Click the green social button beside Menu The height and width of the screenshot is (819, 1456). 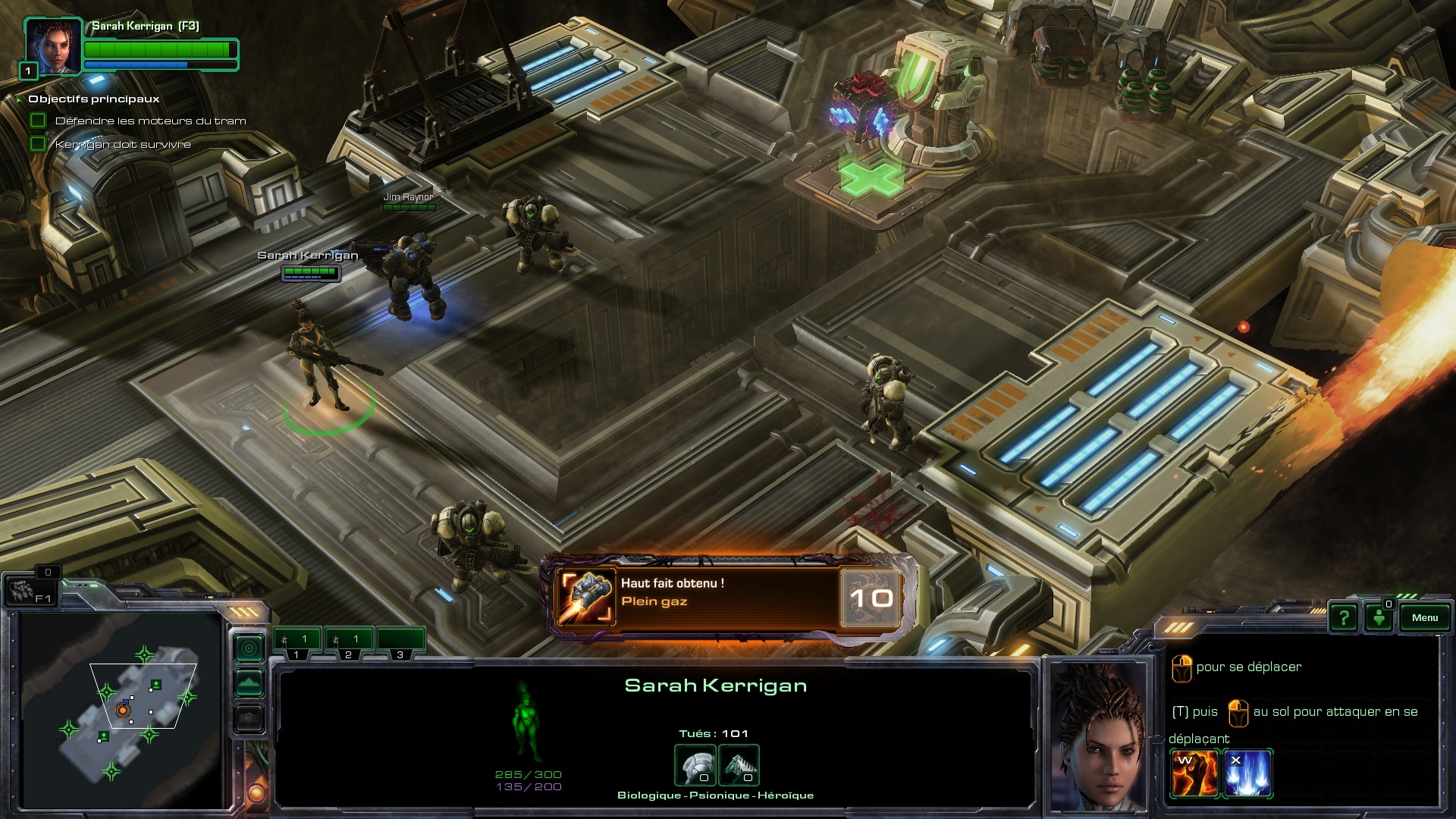[1379, 618]
